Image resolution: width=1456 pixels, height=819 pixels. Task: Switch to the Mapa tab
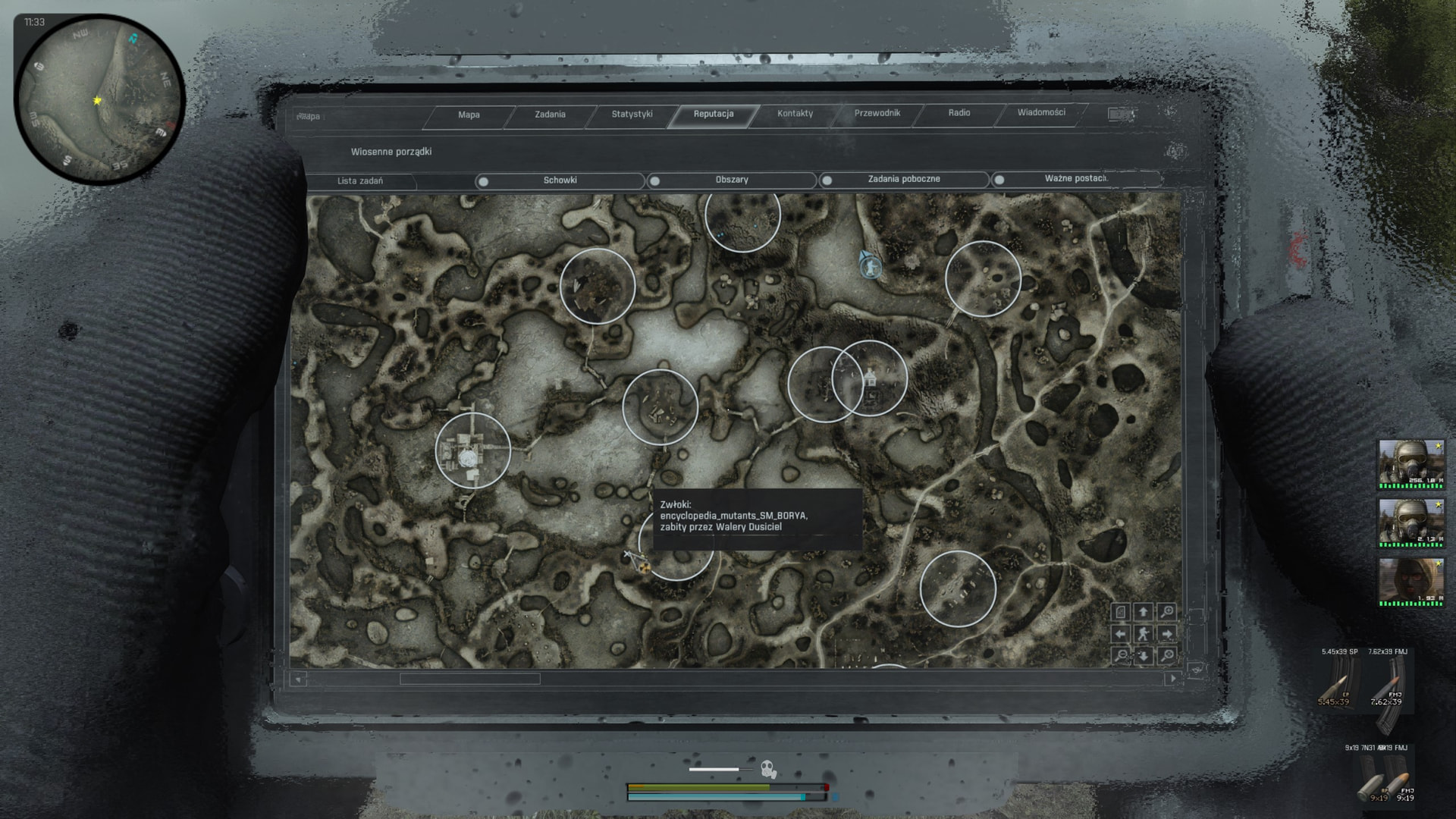[x=469, y=115]
